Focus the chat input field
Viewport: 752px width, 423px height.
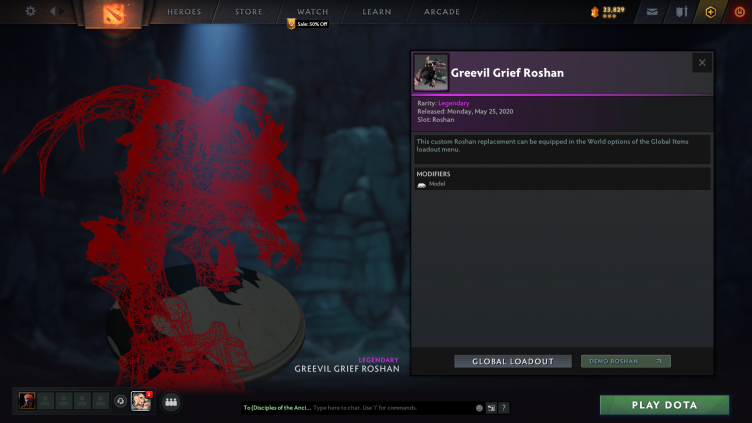(x=390, y=408)
